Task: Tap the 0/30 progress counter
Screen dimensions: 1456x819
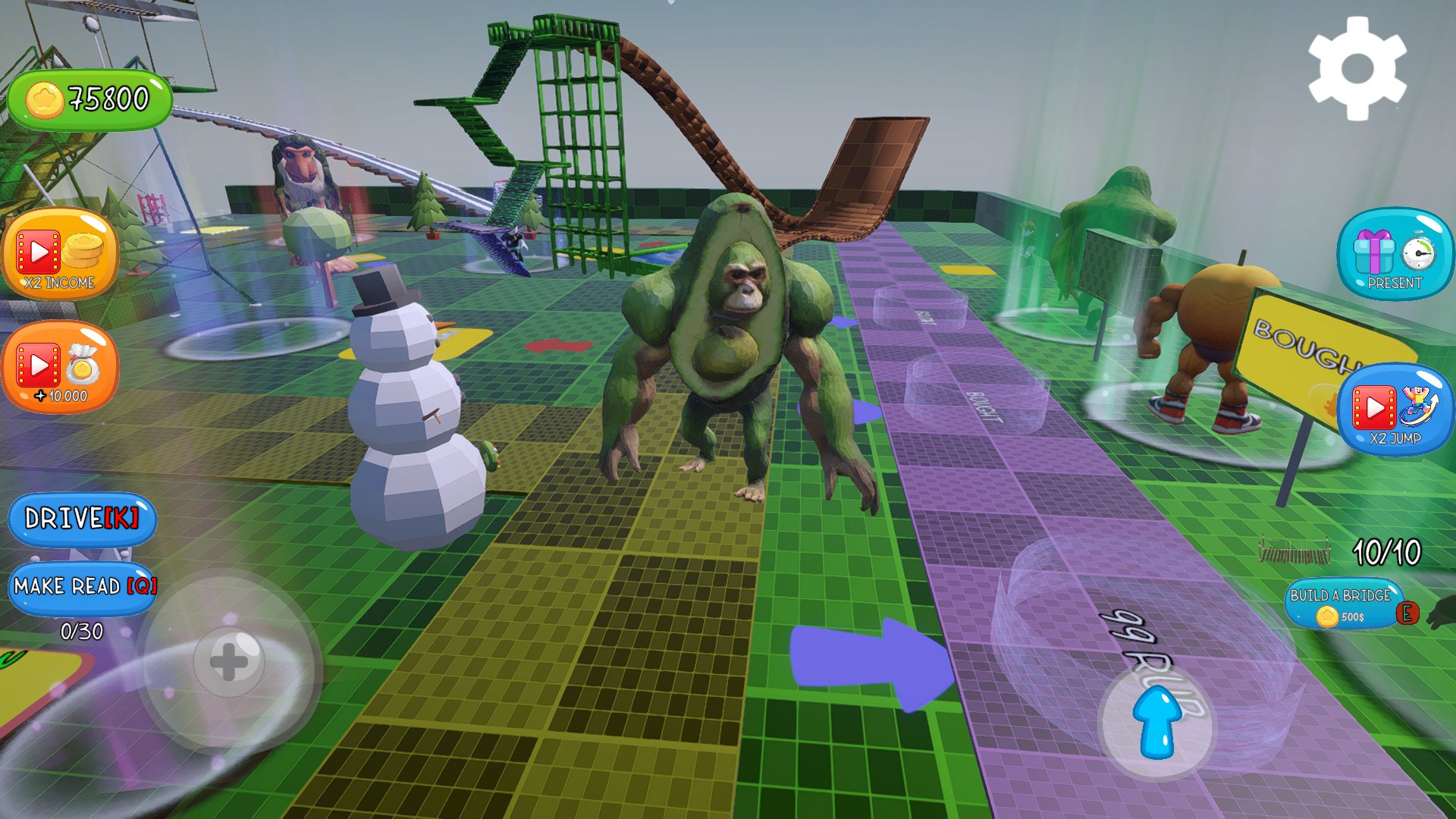Action: tap(83, 629)
